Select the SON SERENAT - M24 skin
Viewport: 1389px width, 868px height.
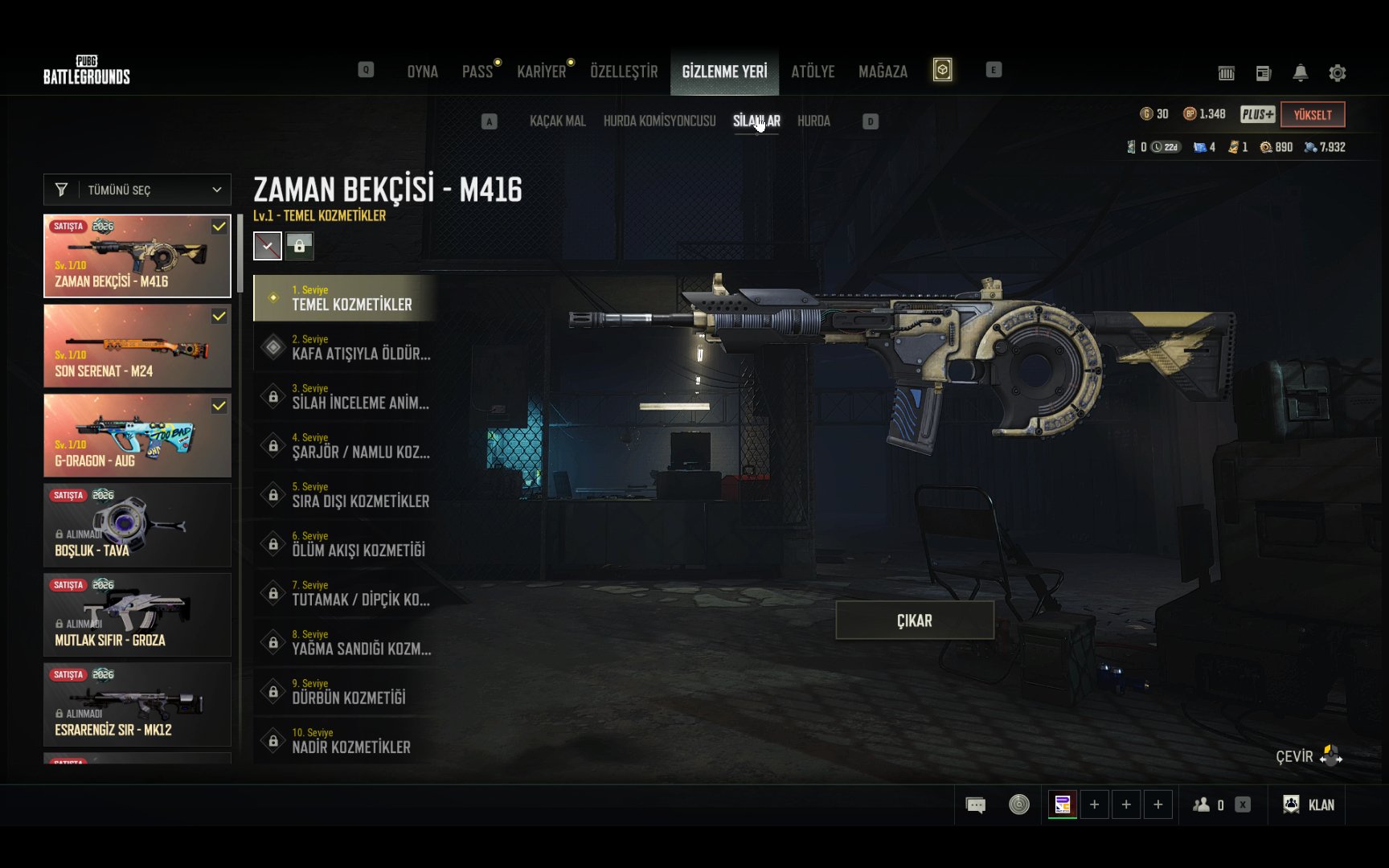137,346
